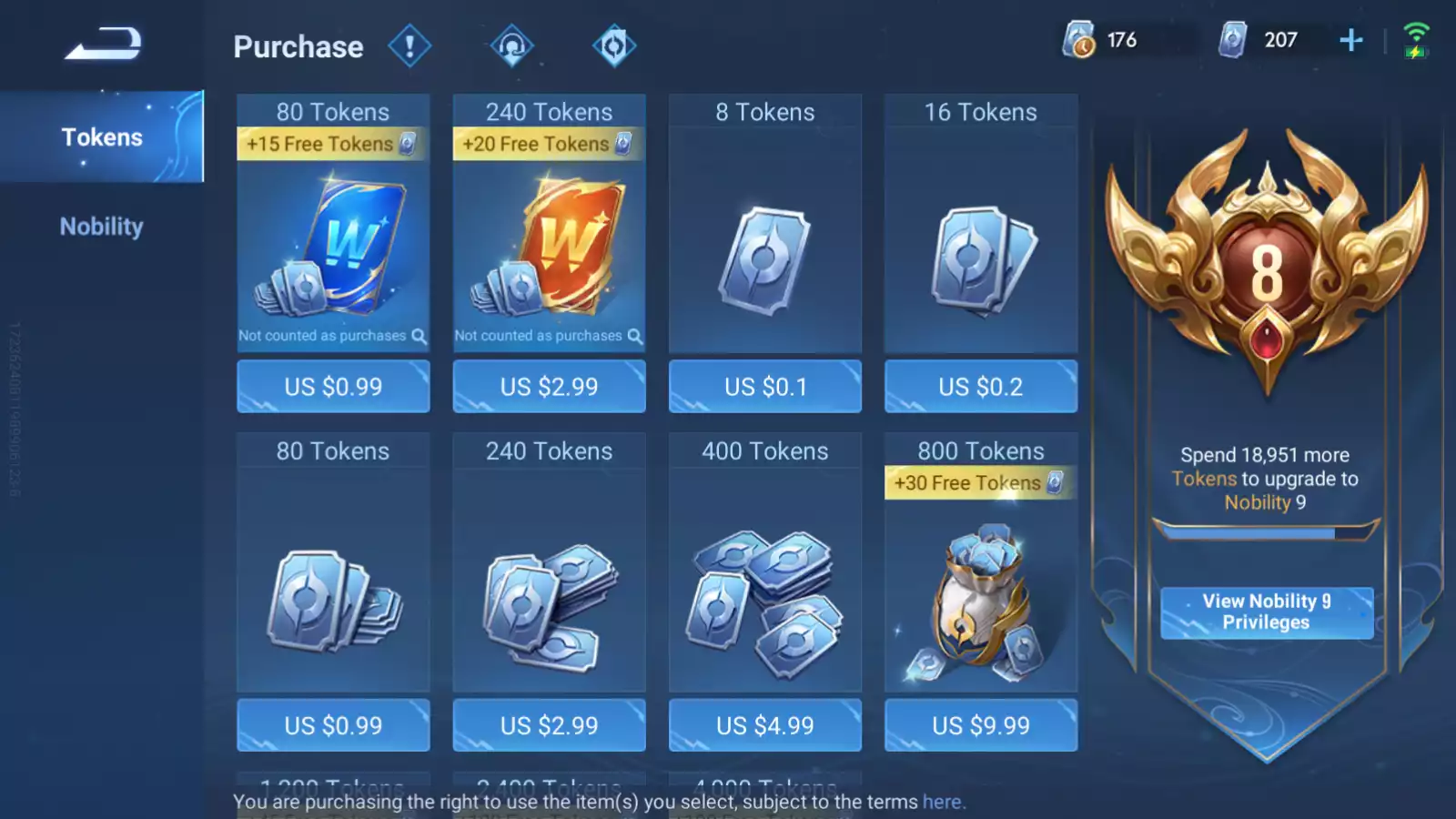The height and width of the screenshot is (819, 1456).
Task: Purchase 400 Tokens for US $4.99
Action: coord(764,725)
